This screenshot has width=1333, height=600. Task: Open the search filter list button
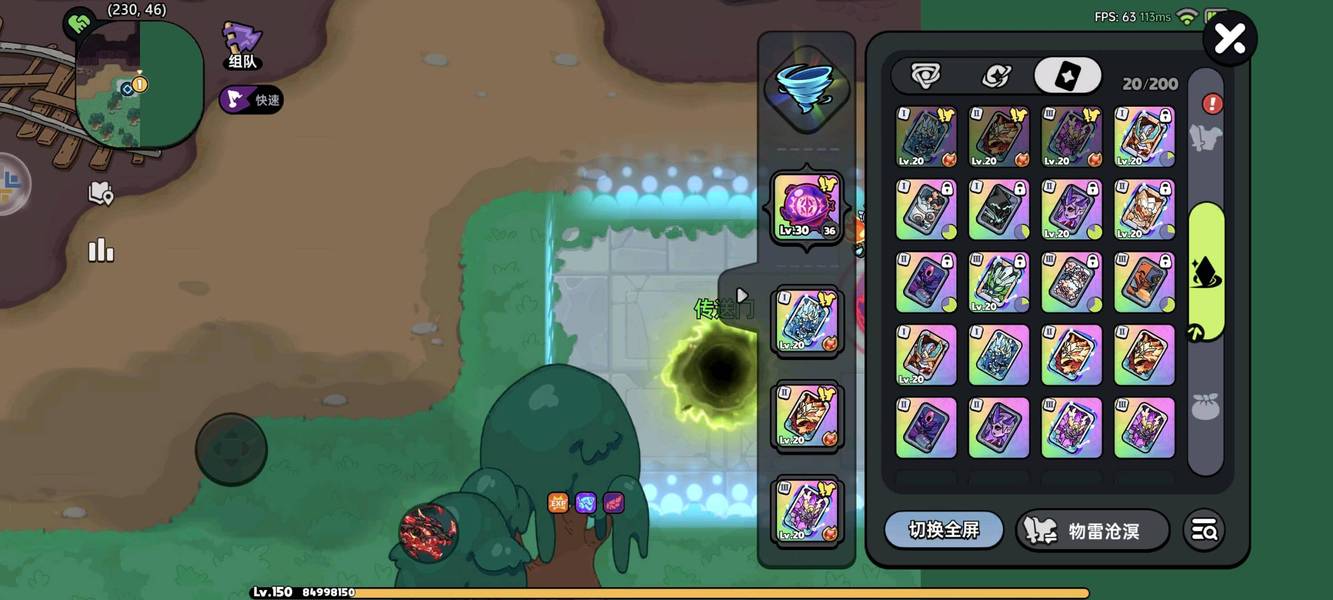[x=1204, y=531]
